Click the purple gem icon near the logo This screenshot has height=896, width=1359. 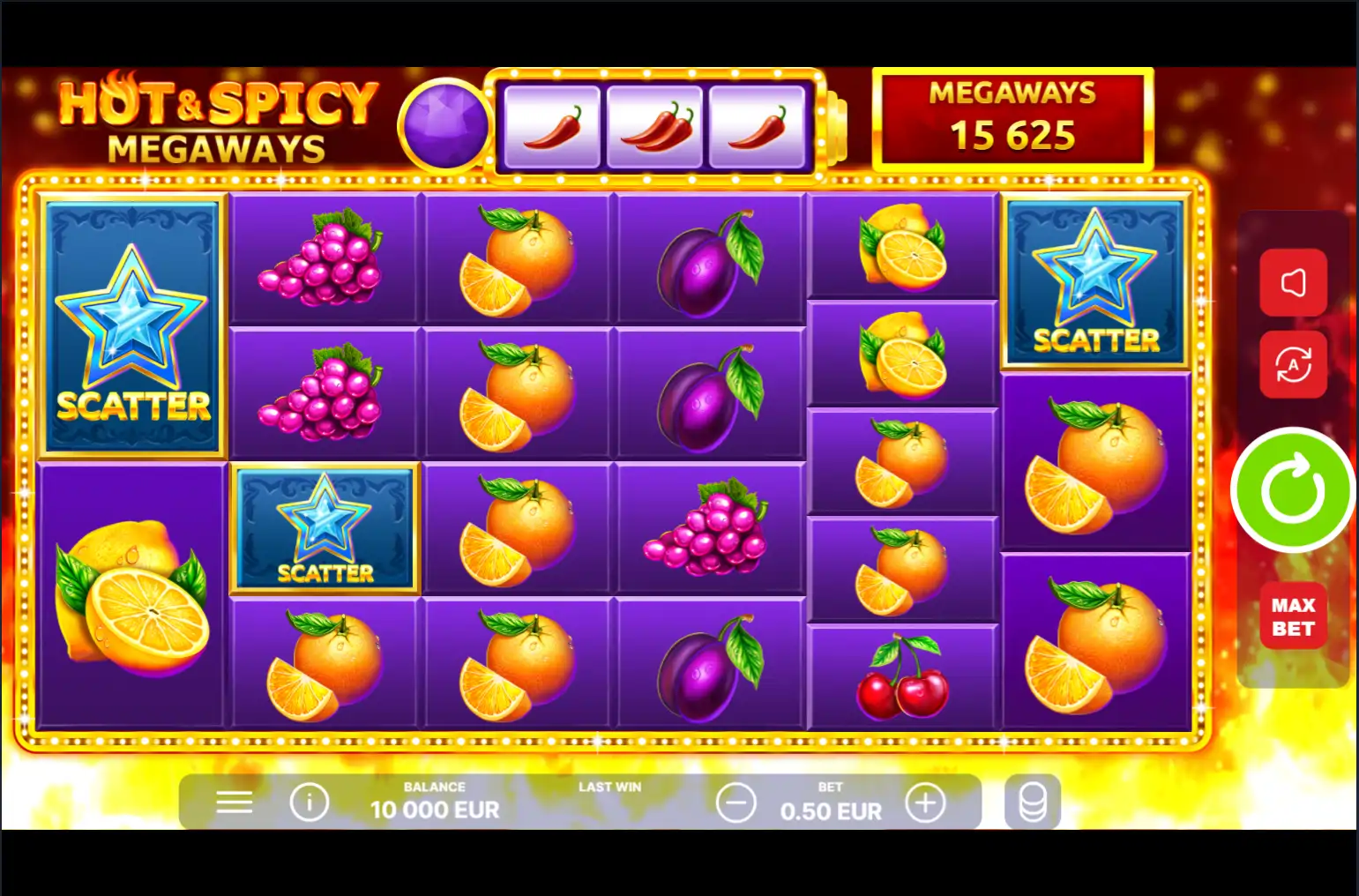click(x=445, y=121)
